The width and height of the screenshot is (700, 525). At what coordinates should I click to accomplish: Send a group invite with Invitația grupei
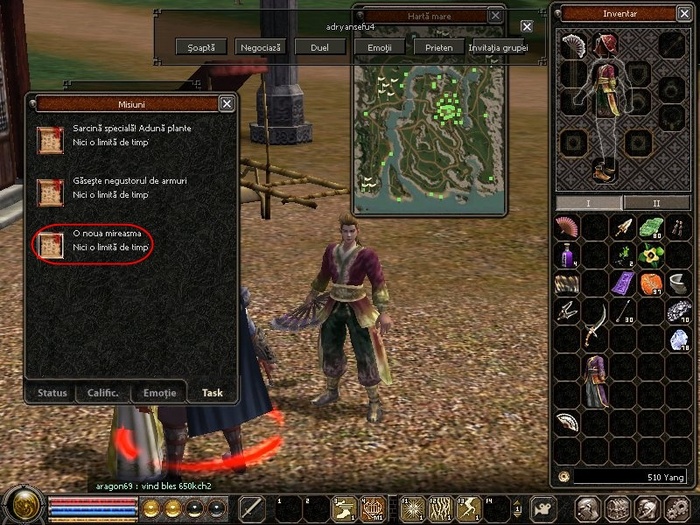(x=492, y=47)
